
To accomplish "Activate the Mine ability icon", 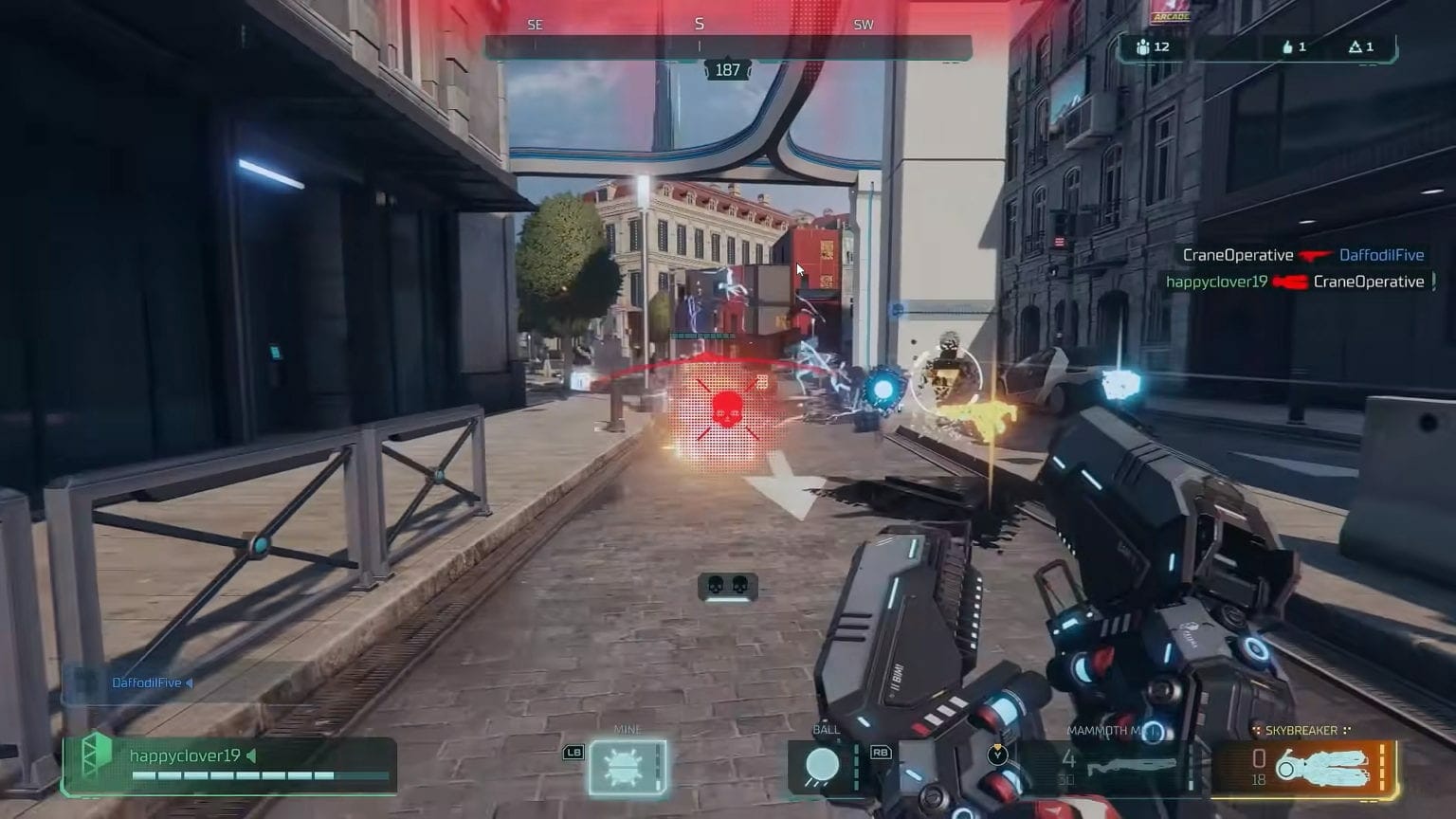I will coord(627,767).
